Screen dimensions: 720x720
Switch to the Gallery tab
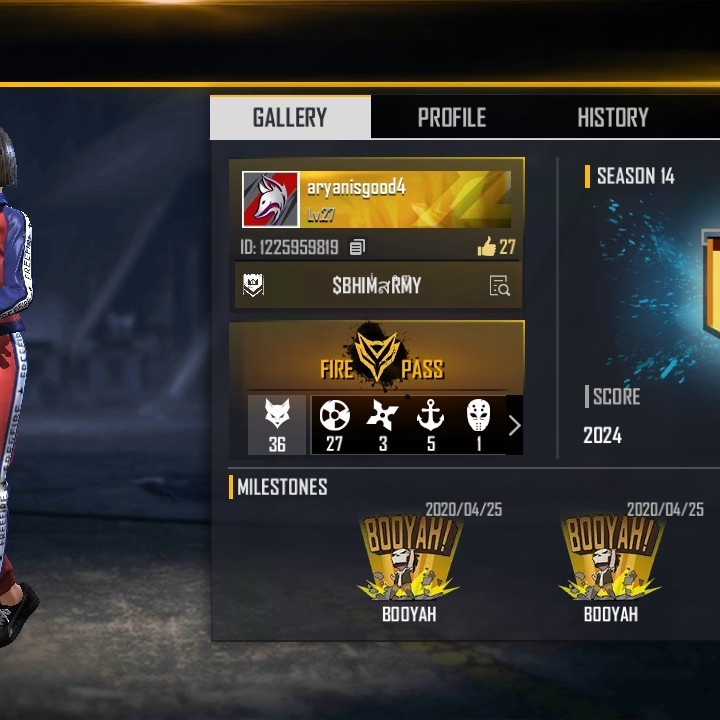290,117
